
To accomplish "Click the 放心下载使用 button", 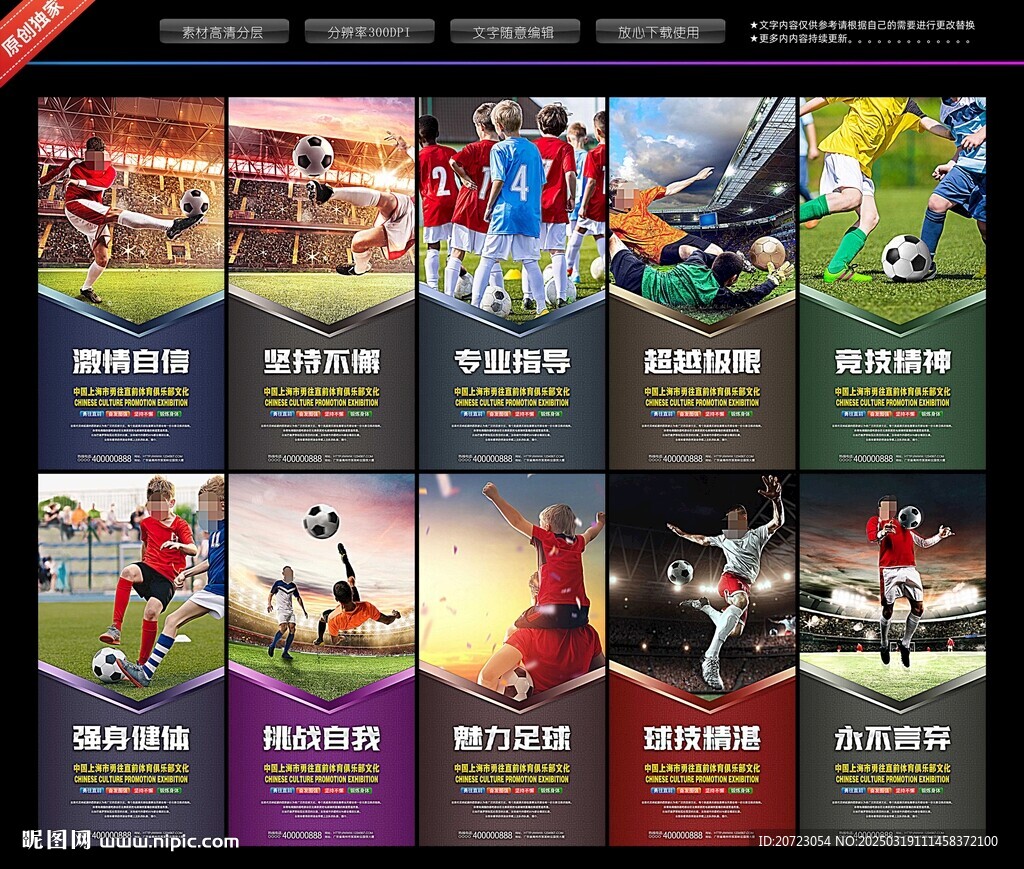I will [660, 32].
